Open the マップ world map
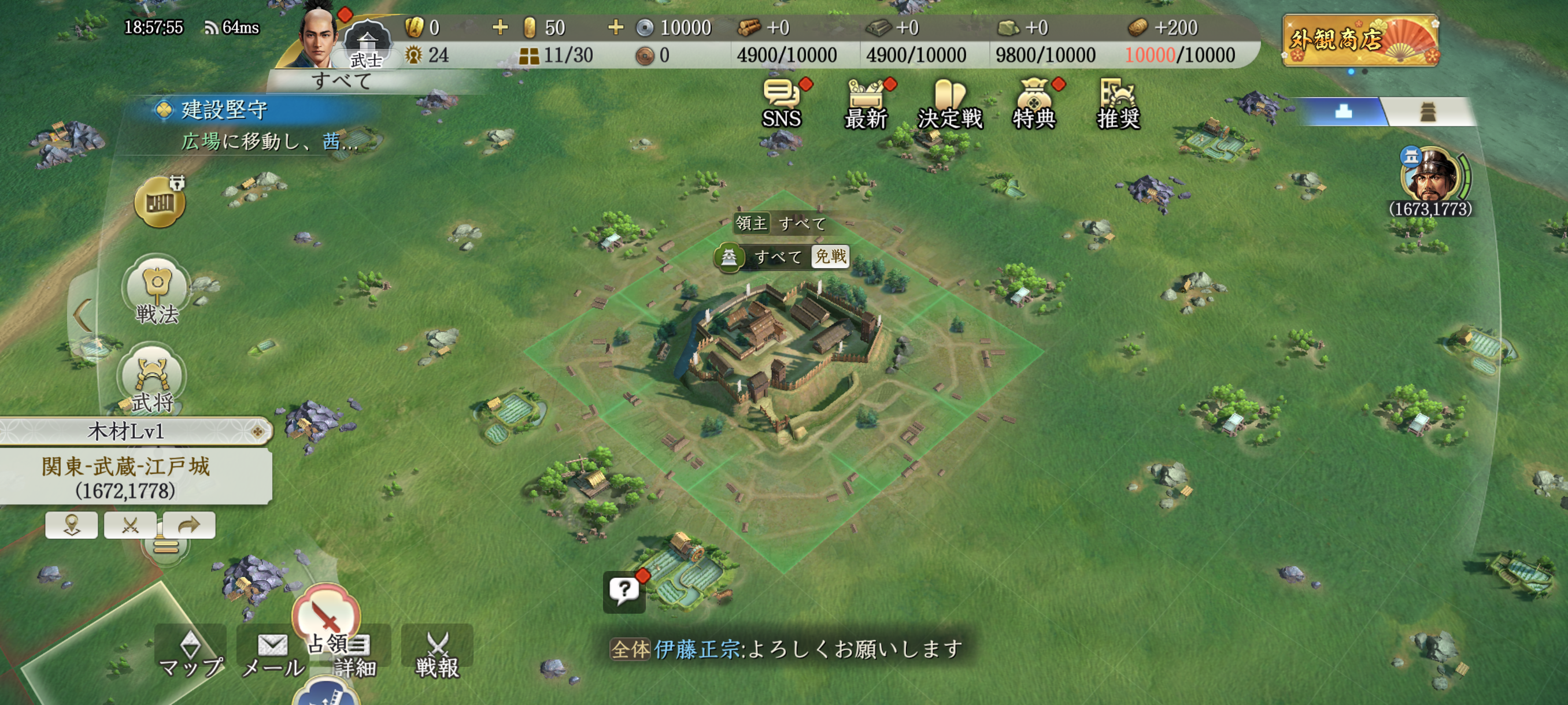 191,654
